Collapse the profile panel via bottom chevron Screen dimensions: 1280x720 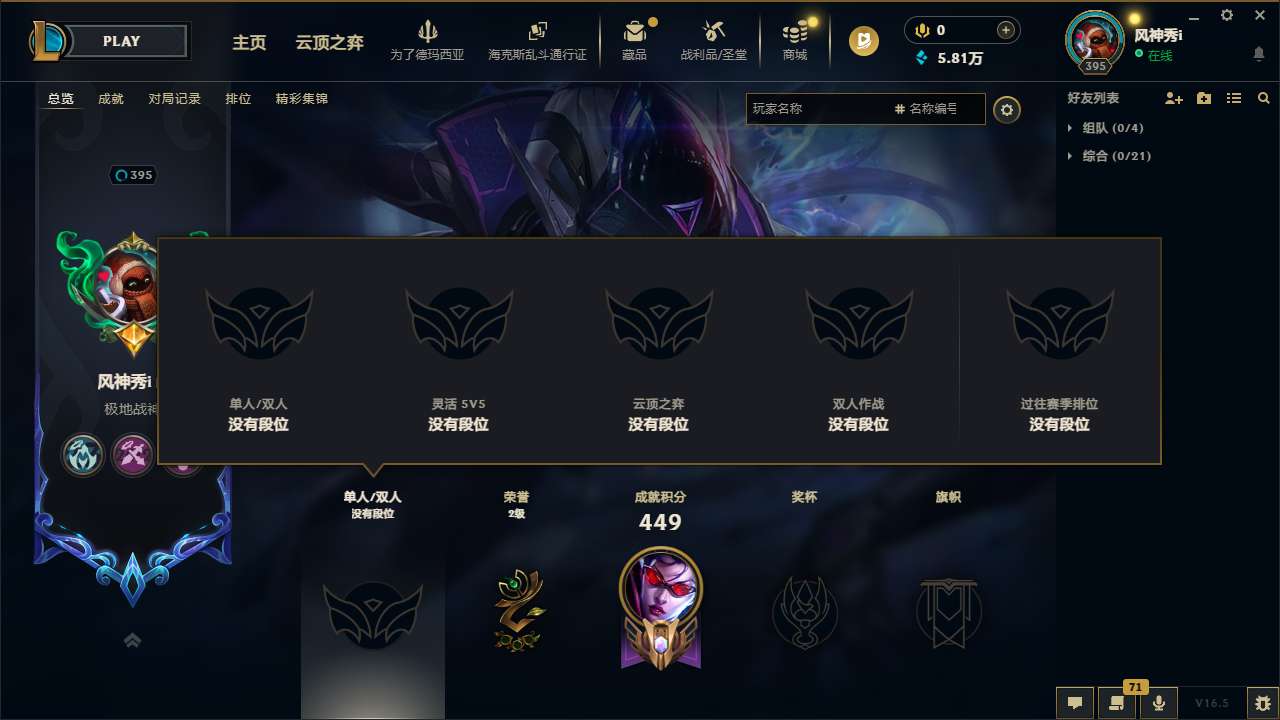(132, 640)
